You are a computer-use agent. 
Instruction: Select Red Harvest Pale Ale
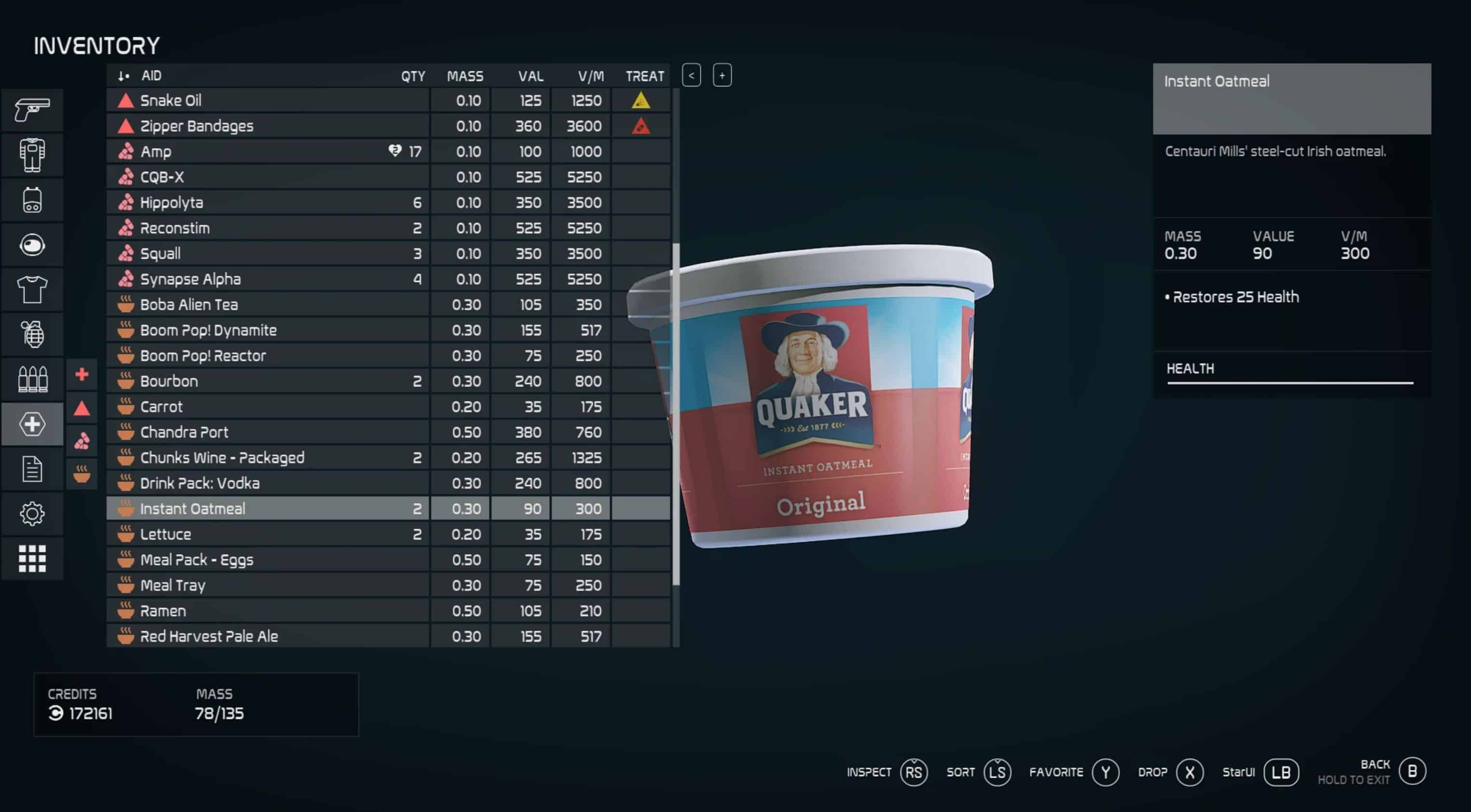coord(267,636)
